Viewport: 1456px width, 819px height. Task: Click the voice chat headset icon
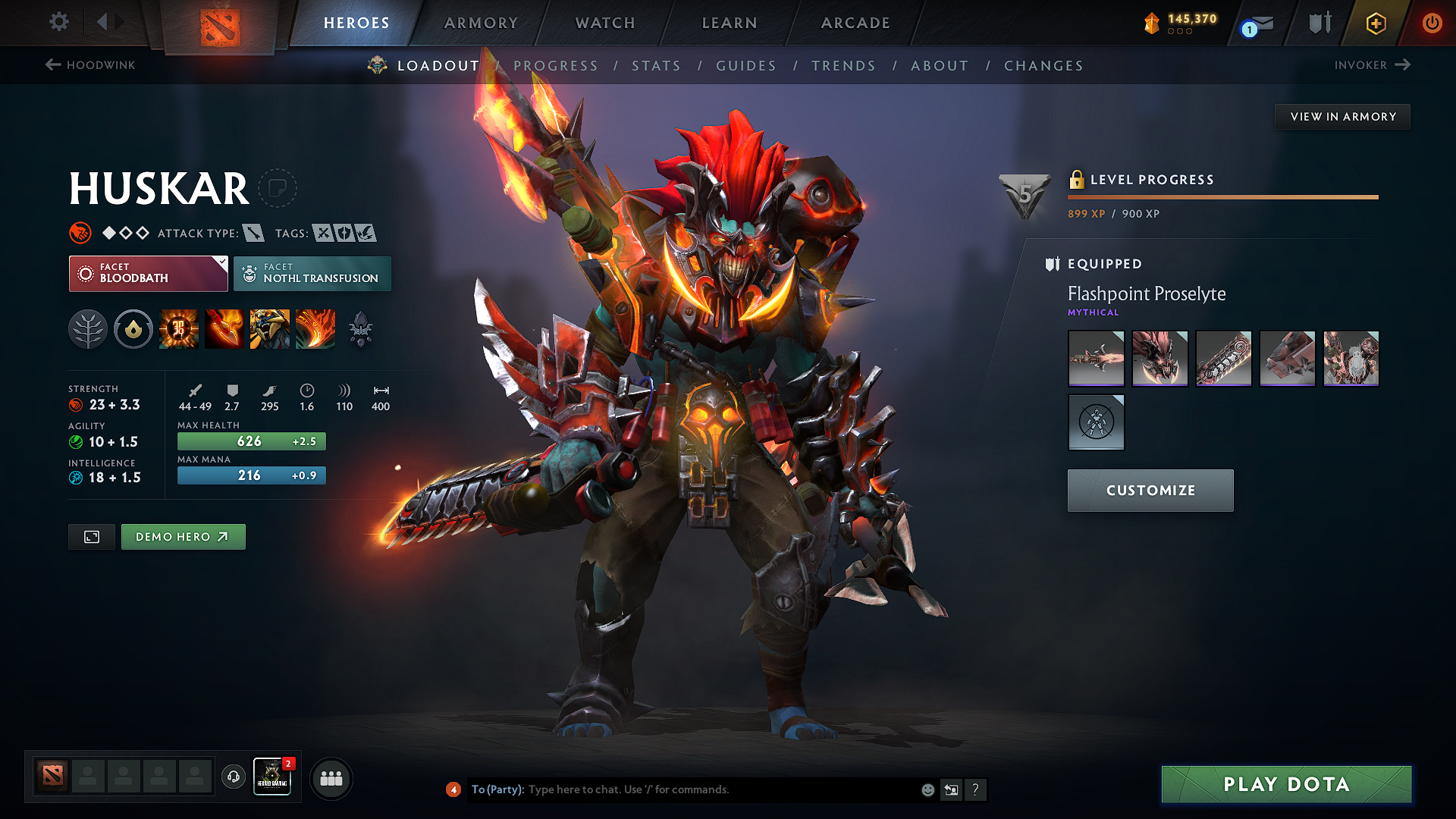click(233, 778)
